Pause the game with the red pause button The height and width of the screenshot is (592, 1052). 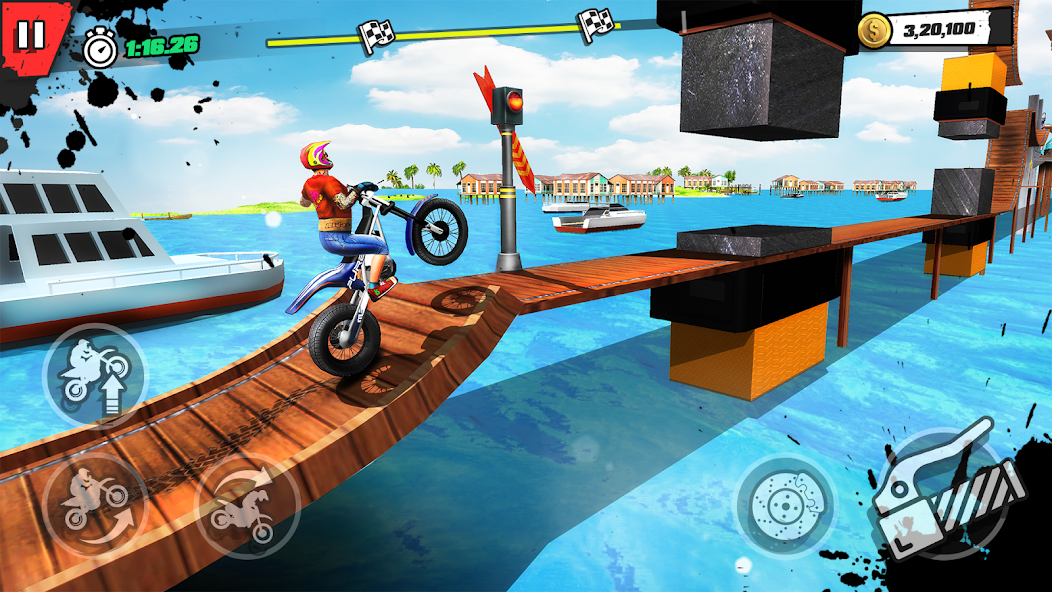(31, 36)
